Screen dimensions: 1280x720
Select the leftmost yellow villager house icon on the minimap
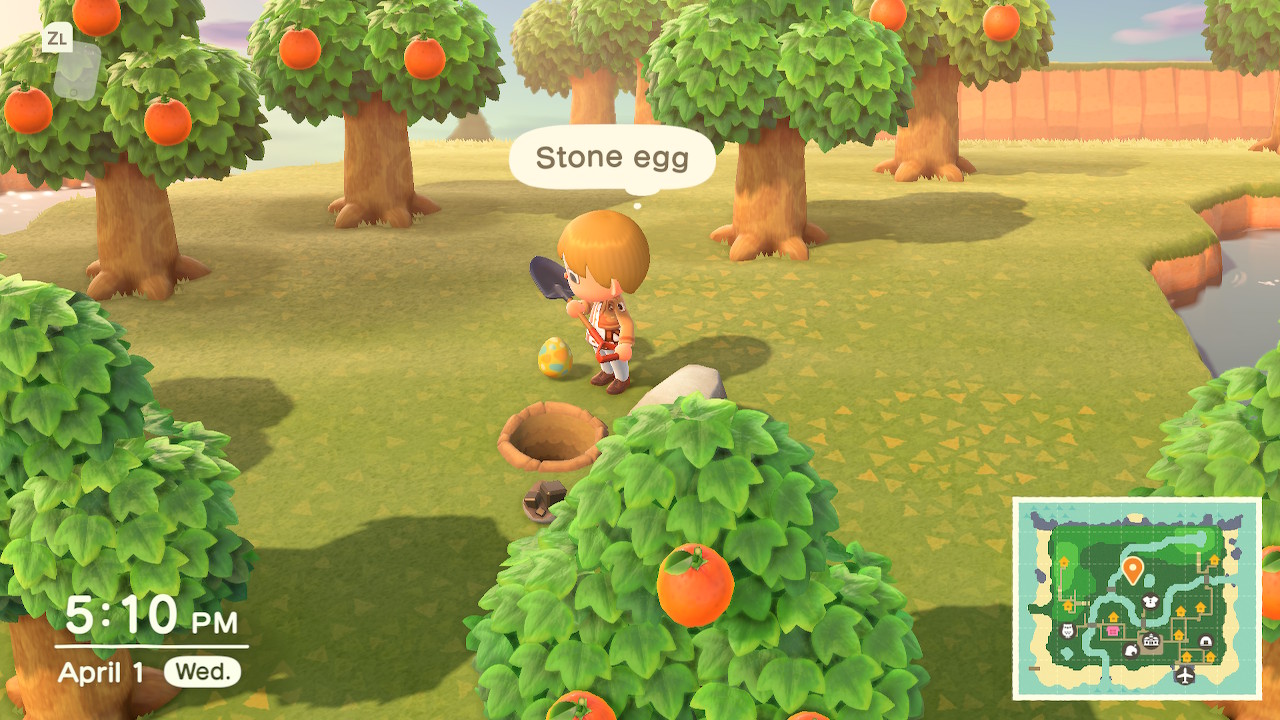pyautogui.click(x=1064, y=560)
